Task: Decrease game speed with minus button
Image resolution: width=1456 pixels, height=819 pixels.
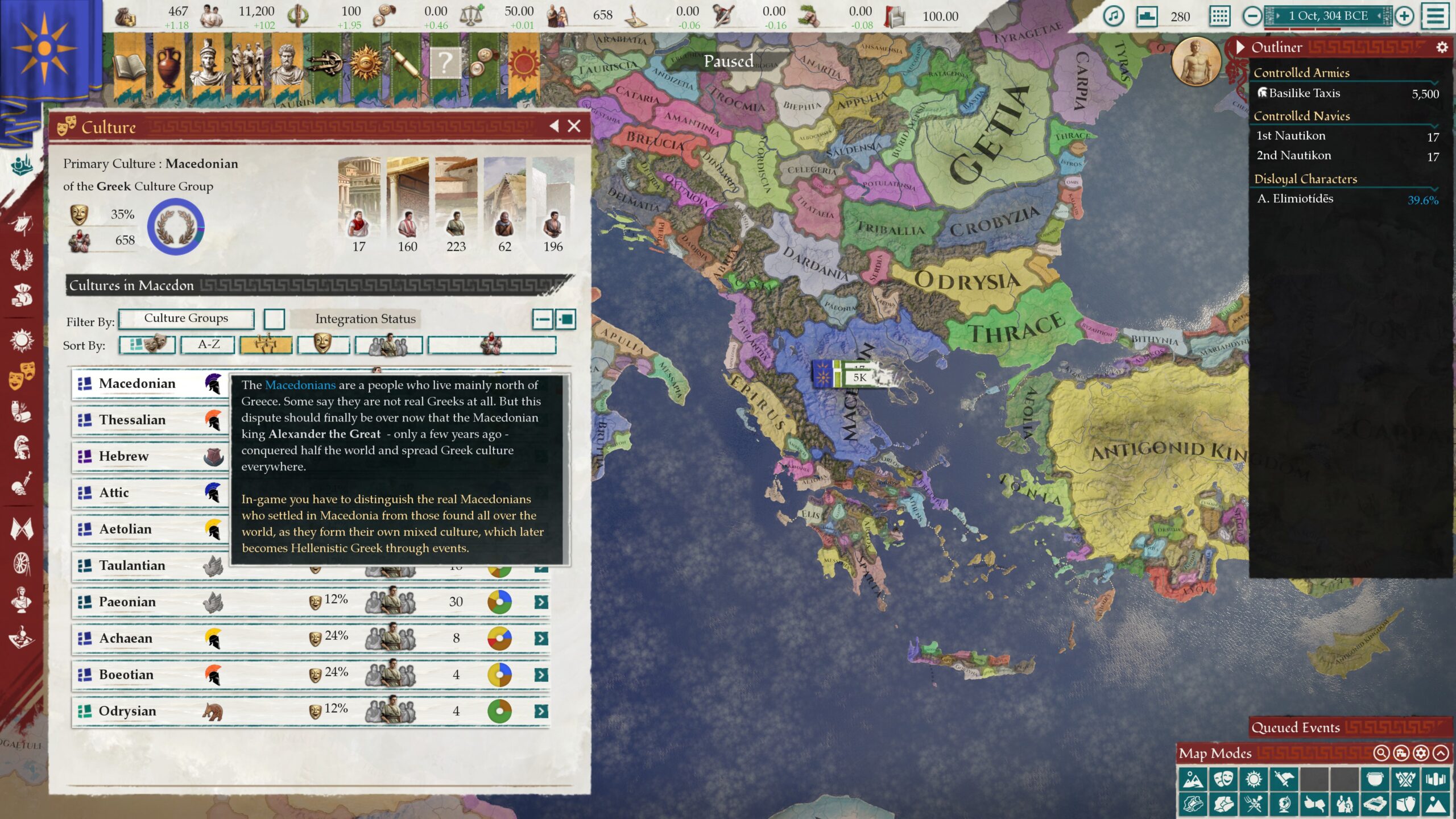Action: [x=1252, y=16]
